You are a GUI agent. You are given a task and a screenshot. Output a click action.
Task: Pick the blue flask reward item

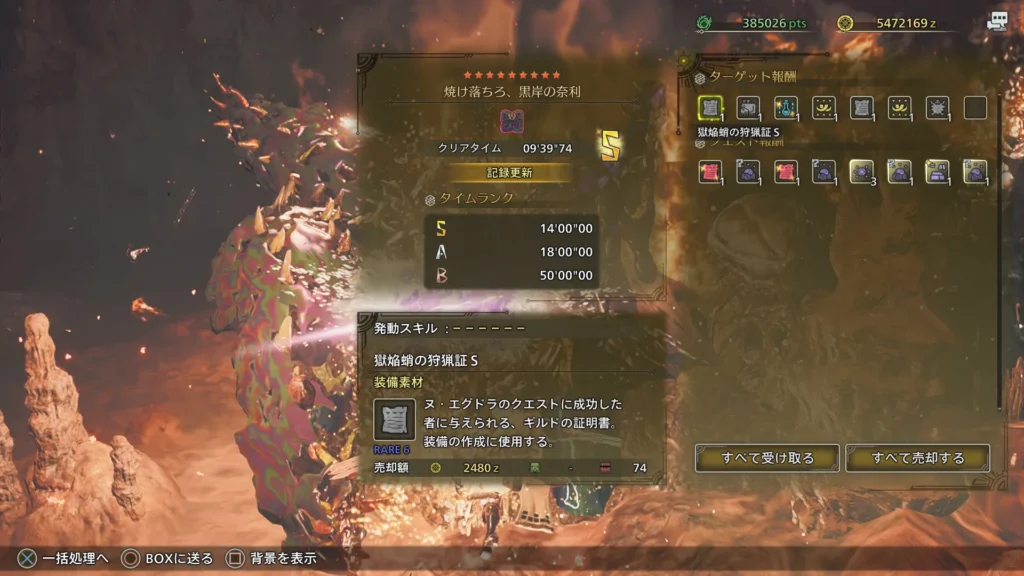point(786,108)
